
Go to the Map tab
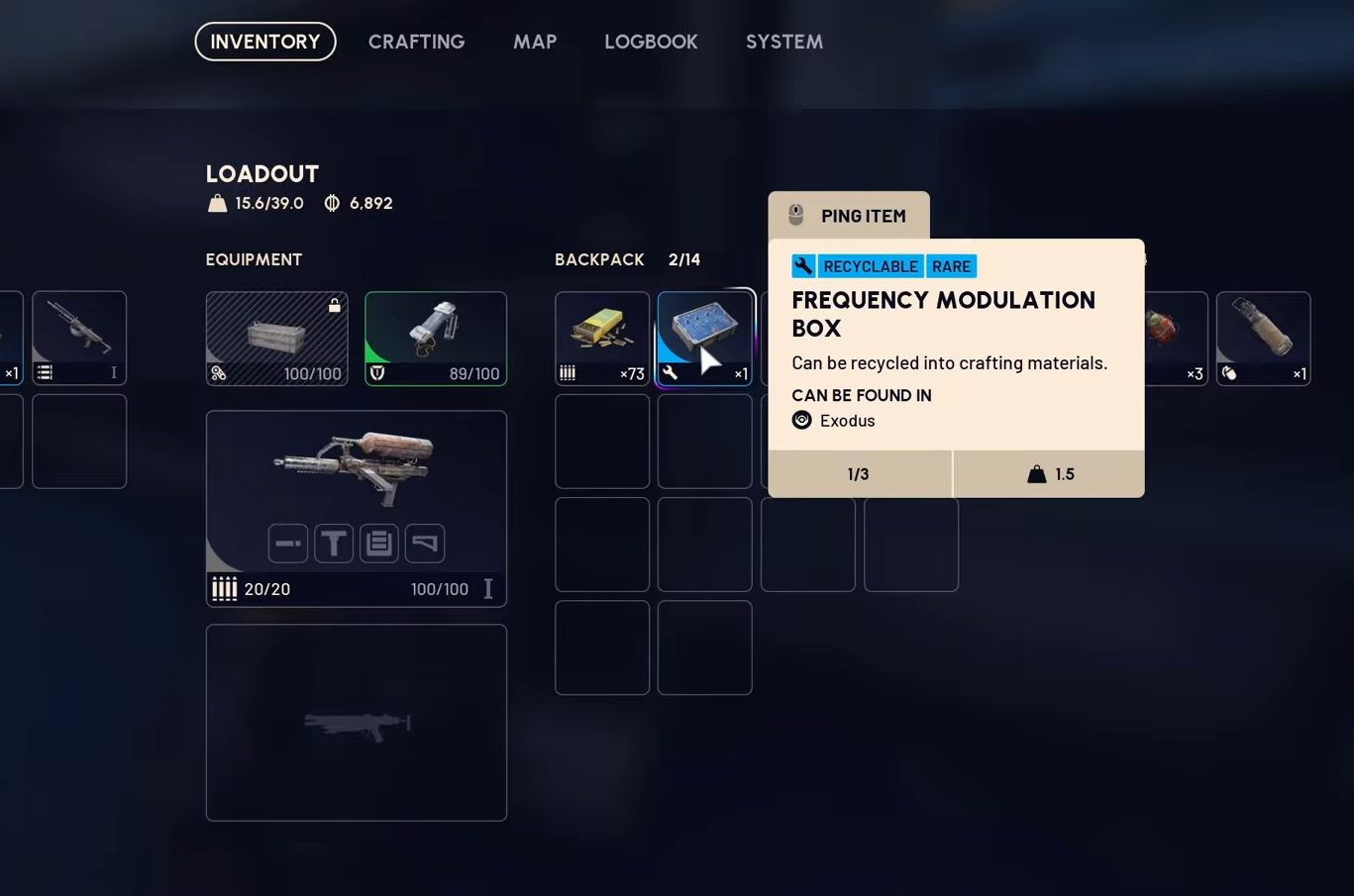point(535,42)
